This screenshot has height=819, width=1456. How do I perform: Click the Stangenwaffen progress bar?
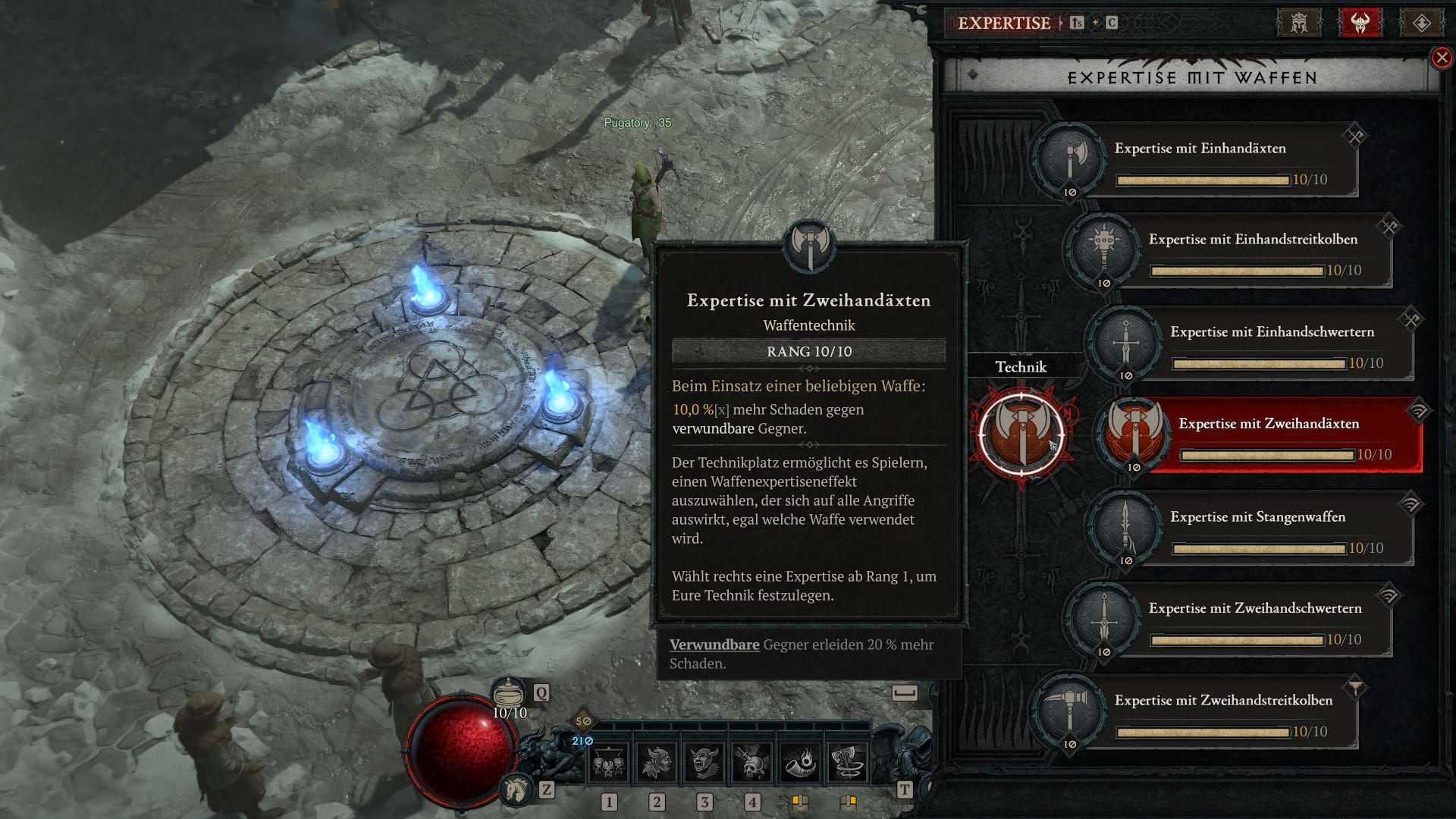point(1259,548)
